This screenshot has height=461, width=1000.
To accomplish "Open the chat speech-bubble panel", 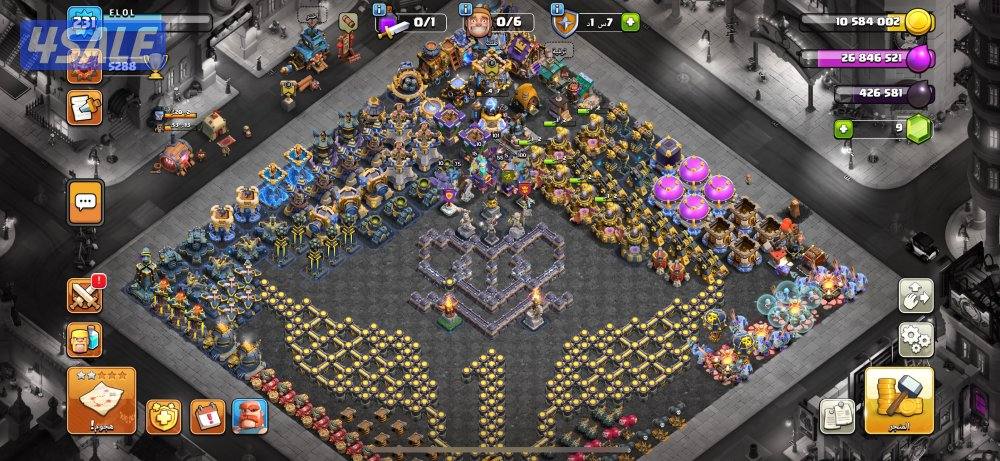I will point(86,202).
